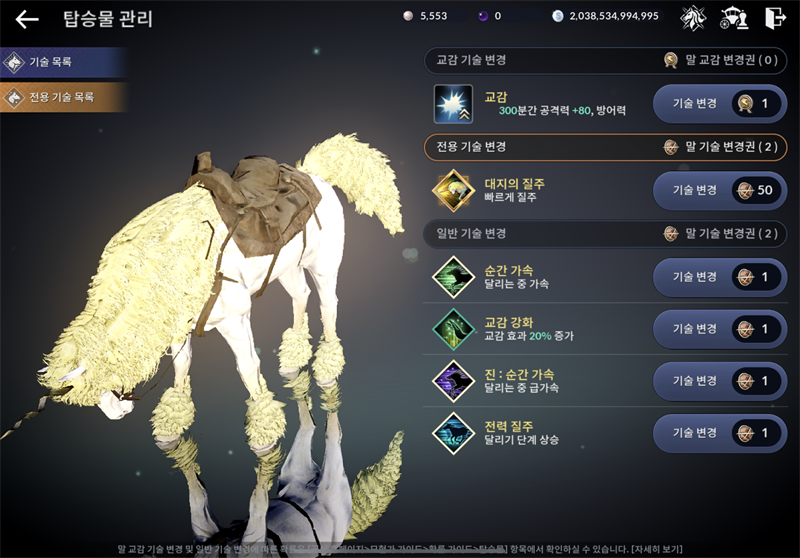Select the 진 : 순간 가속 icon
Image resolution: width=800 pixels, height=558 pixels.
(453, 381)
